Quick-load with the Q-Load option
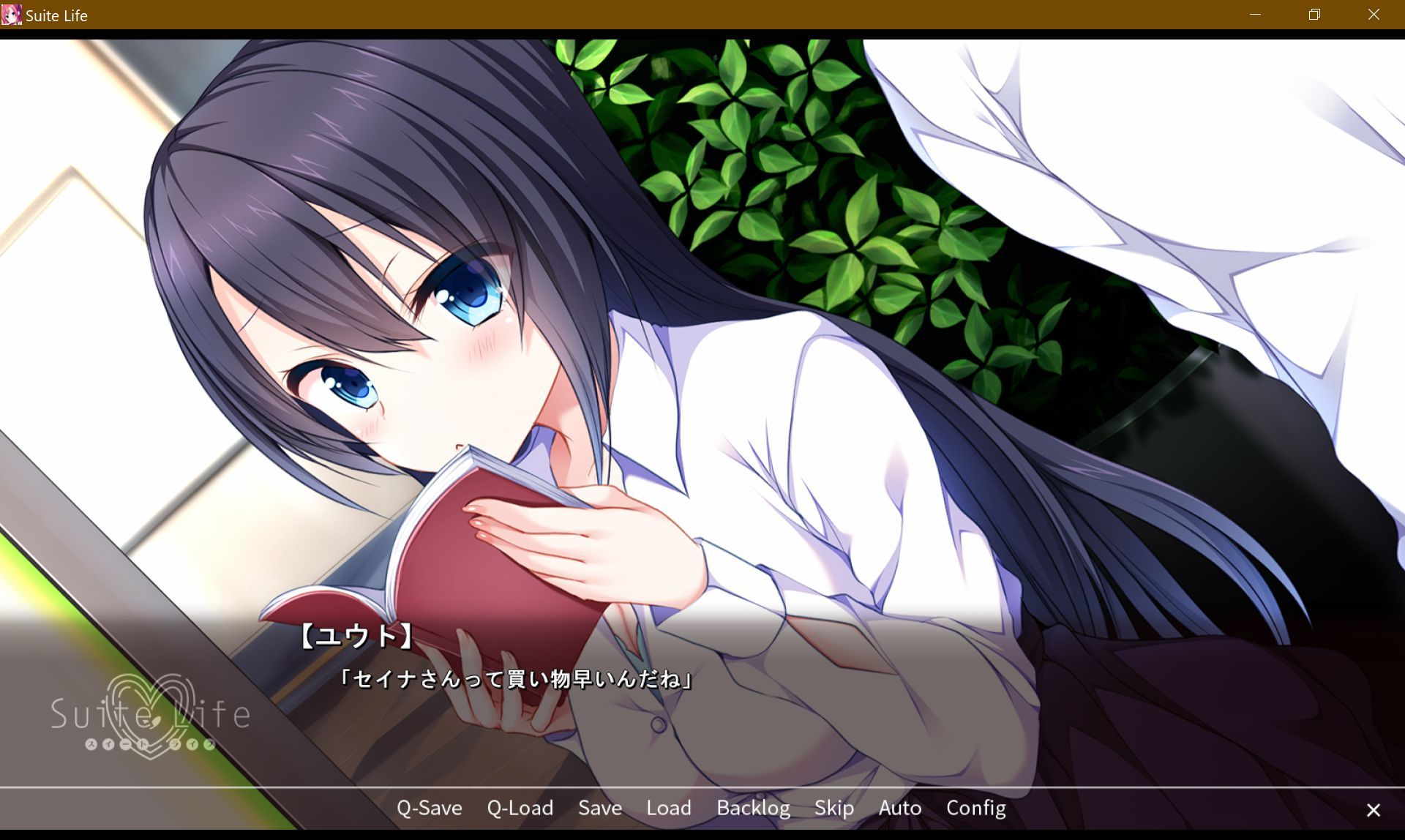The image size is (1405, 840). tap(520, 809)
